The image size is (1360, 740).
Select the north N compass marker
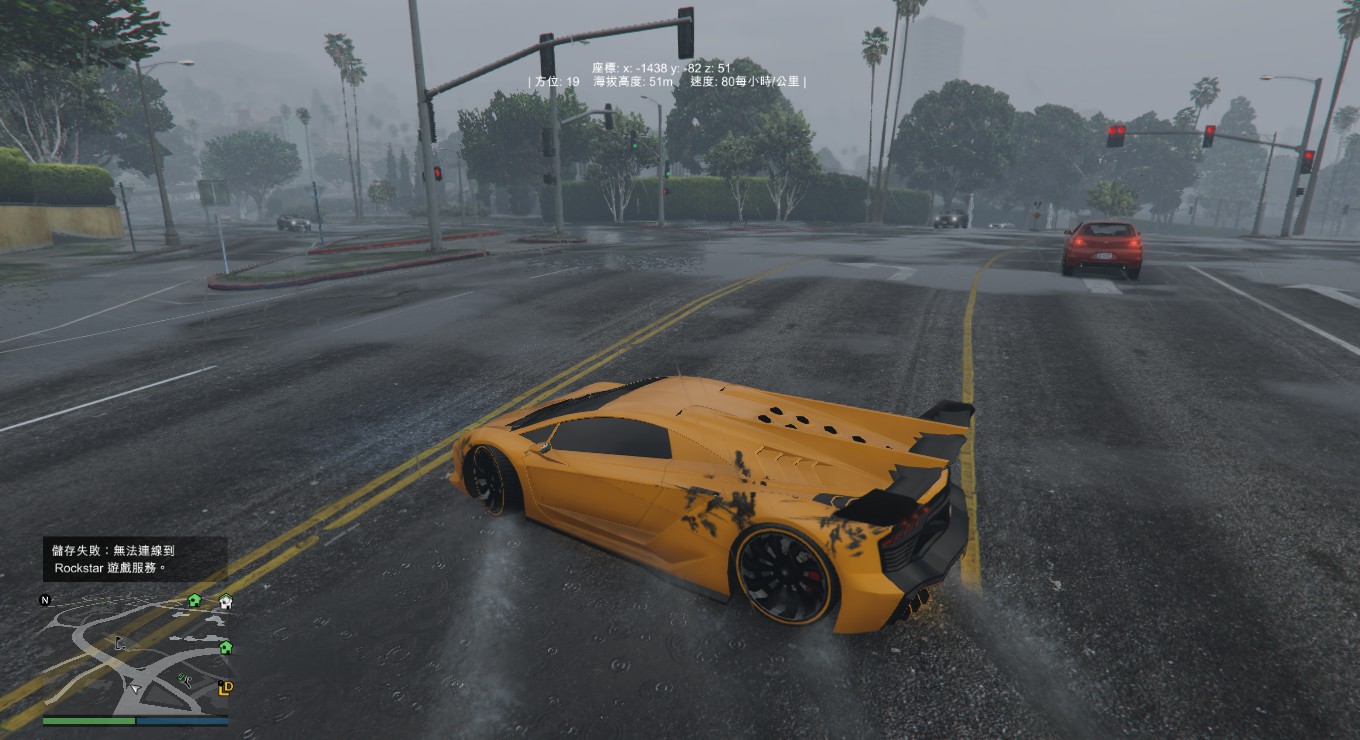pos(44,600)
